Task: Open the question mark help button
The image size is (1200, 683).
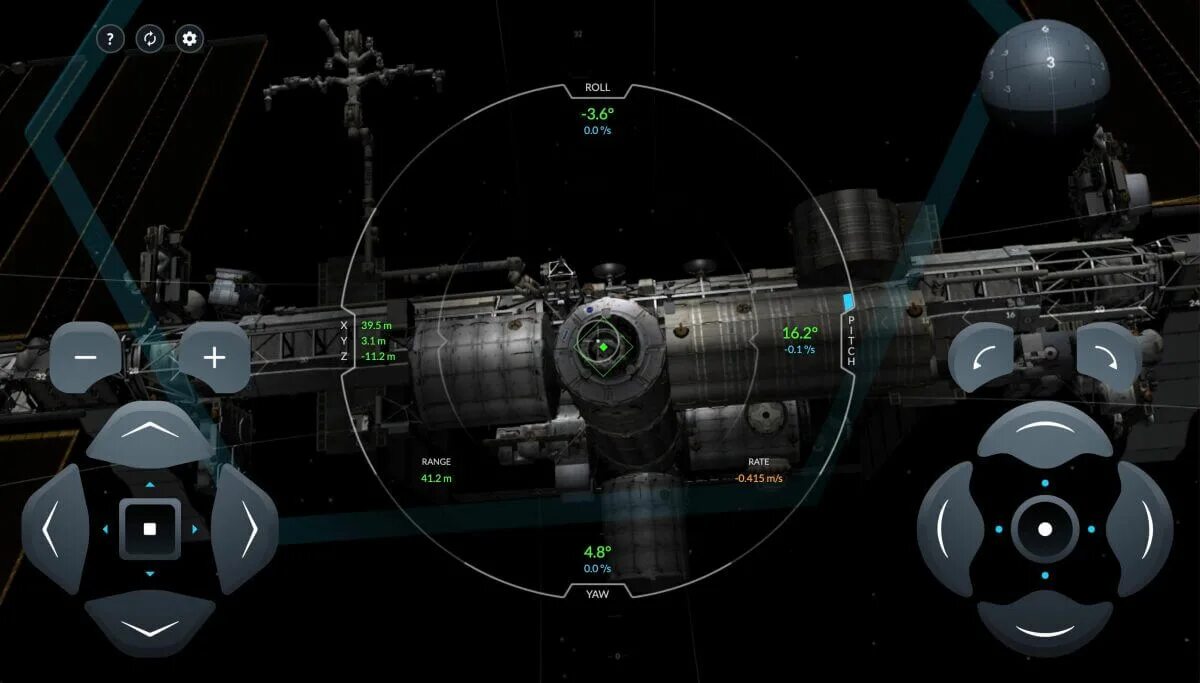Action: [x=110, y=39]
